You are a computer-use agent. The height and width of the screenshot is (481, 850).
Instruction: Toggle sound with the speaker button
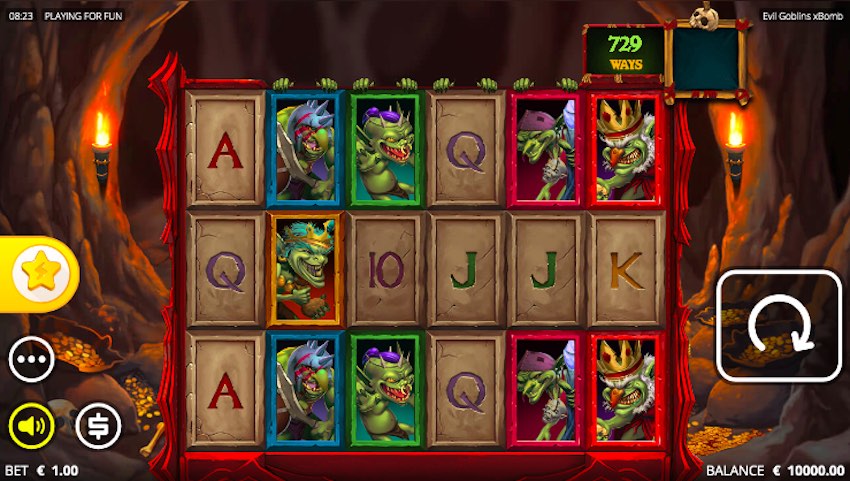click(32, 427)
